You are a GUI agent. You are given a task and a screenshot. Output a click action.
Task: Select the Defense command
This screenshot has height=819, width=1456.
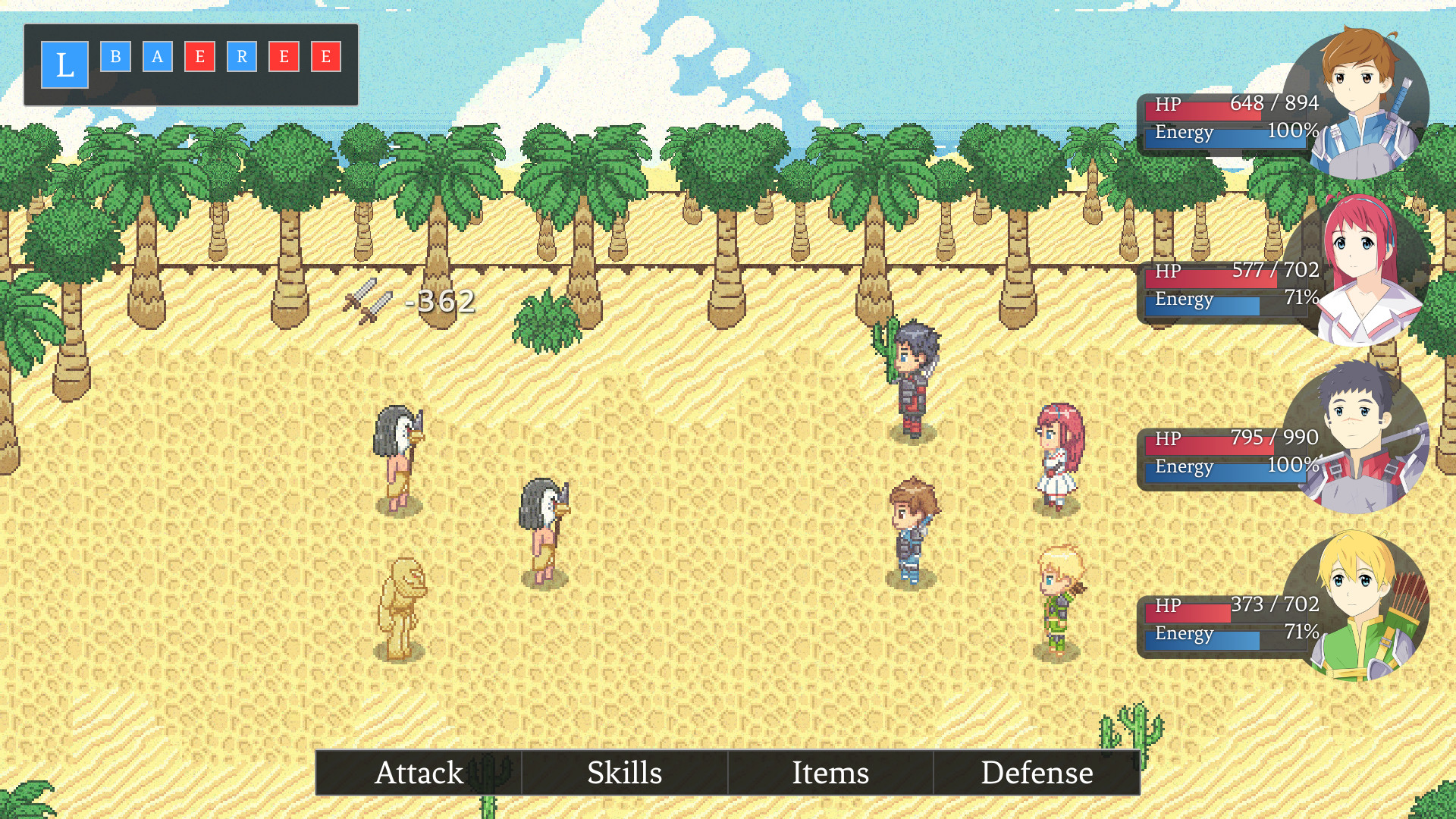[x=1037, y=773]
